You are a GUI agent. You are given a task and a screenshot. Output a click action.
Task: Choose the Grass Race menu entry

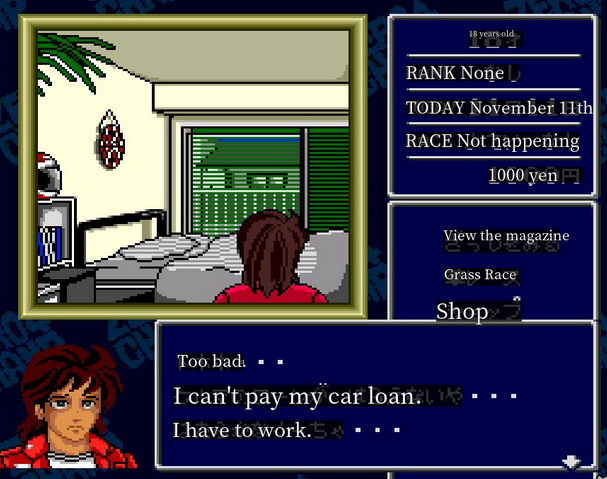pos(481,274)
